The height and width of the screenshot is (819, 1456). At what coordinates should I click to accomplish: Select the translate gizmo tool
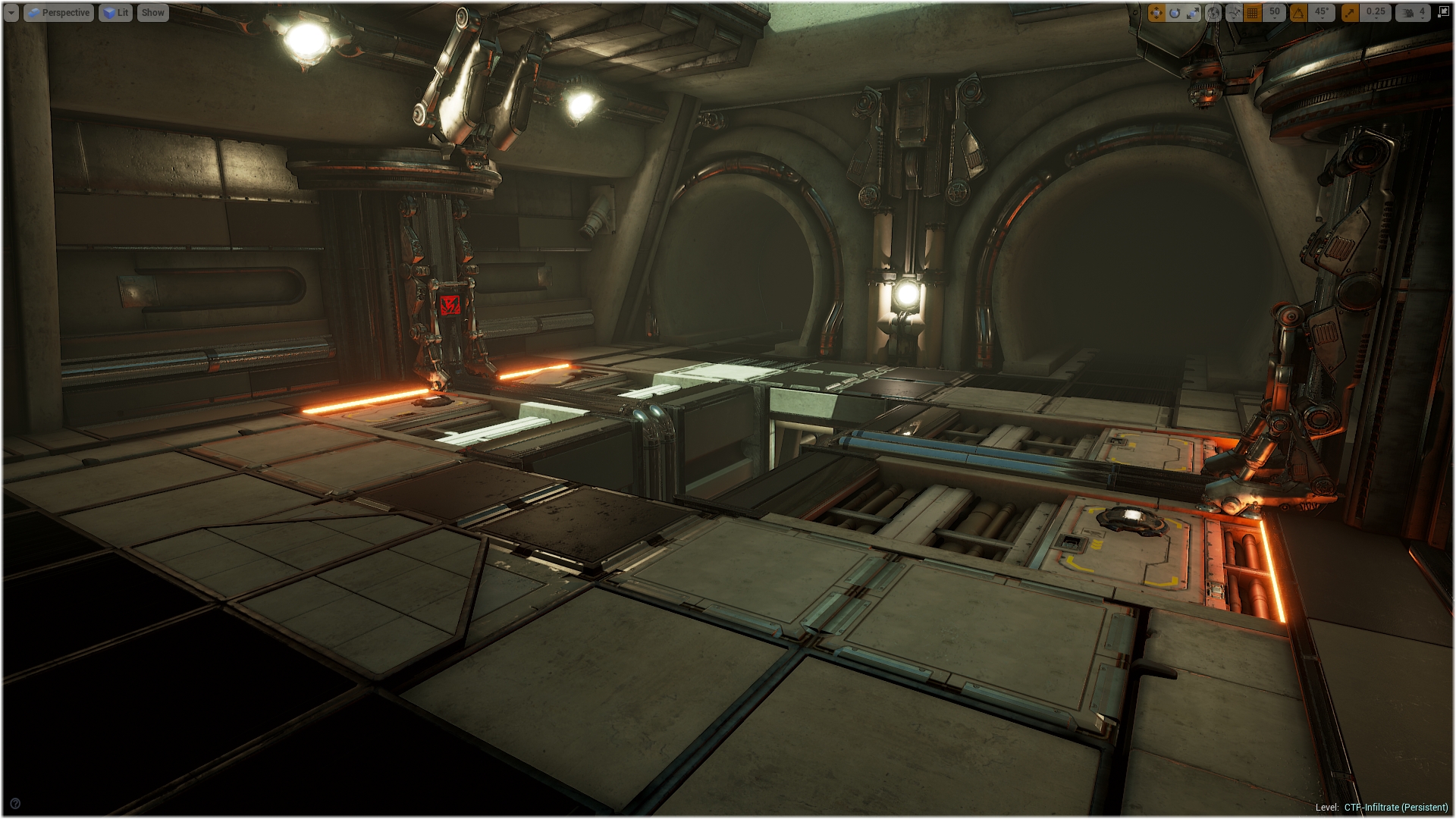[1156, 13]
